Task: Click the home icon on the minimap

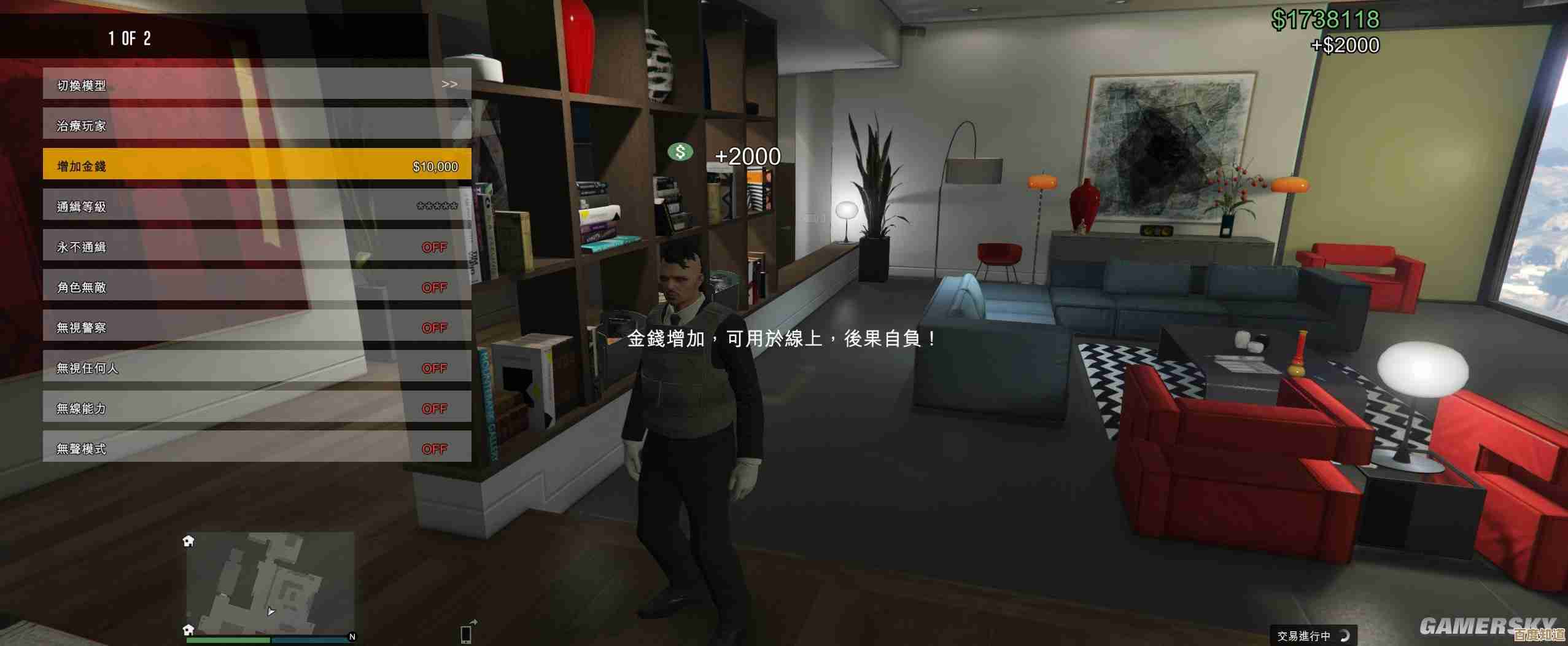Action: [188, 541]
